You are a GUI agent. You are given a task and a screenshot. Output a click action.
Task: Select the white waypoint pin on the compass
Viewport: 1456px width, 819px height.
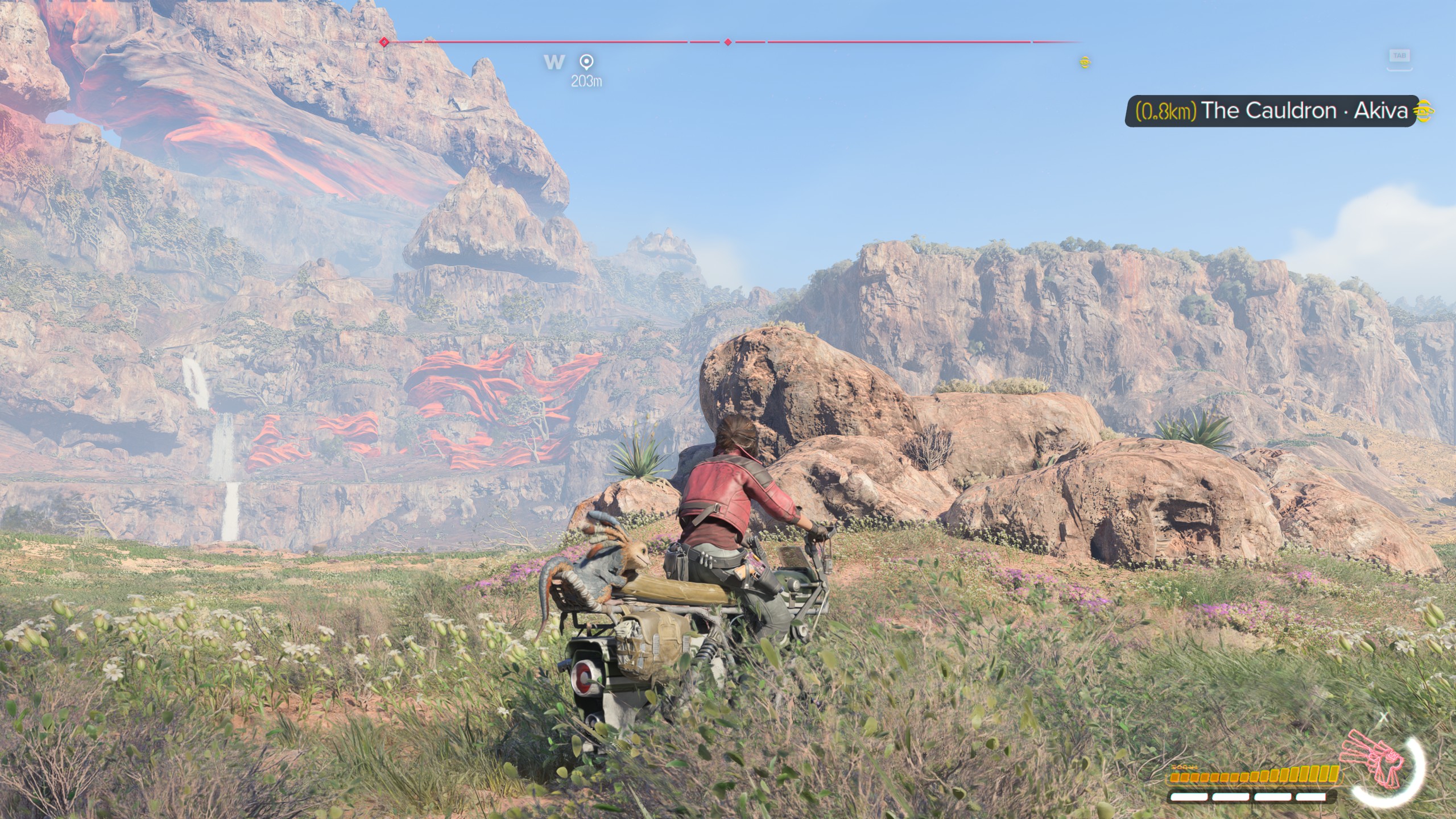pos(586,61)
